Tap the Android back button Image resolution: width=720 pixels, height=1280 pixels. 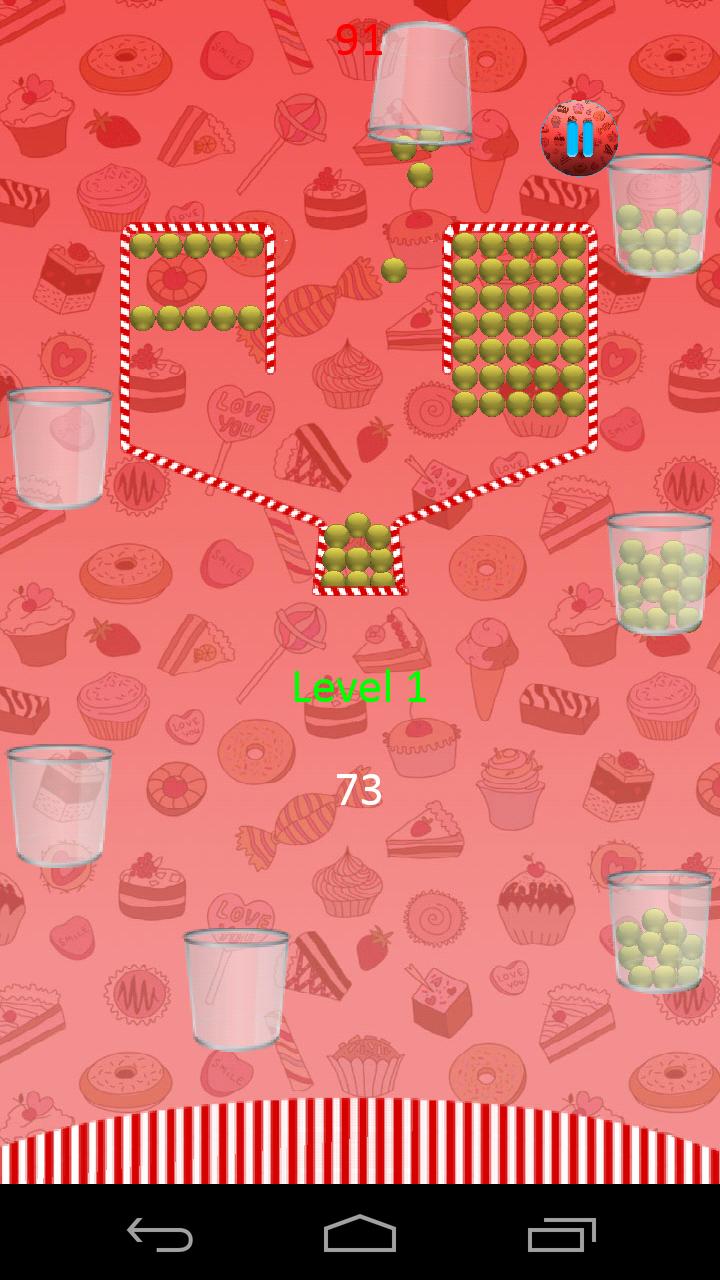(160, 1234)
